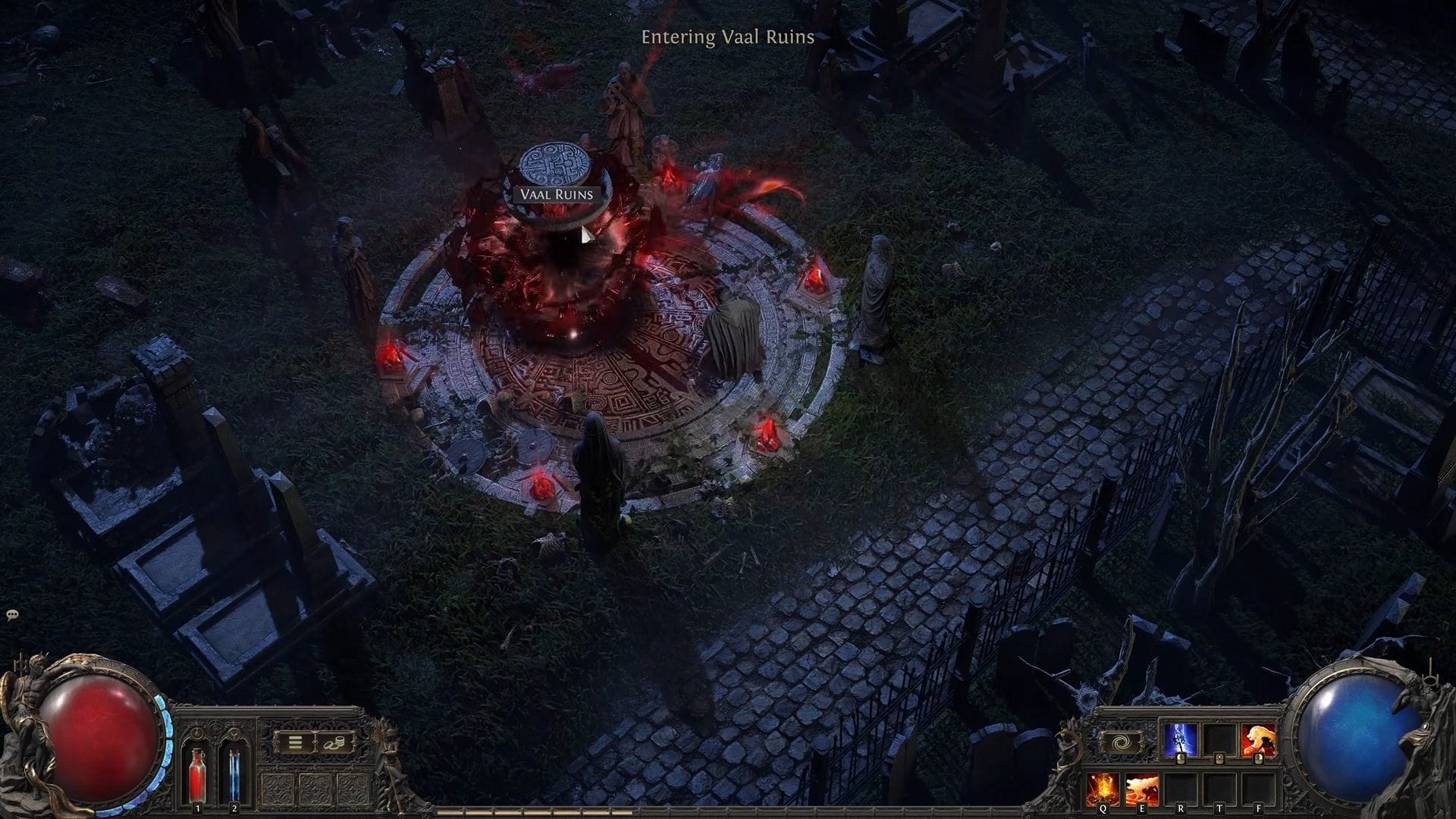Viewport: 1456px width, 819px height.
Task: Drink the red life flask in slot 1
Action: (197, 776)
